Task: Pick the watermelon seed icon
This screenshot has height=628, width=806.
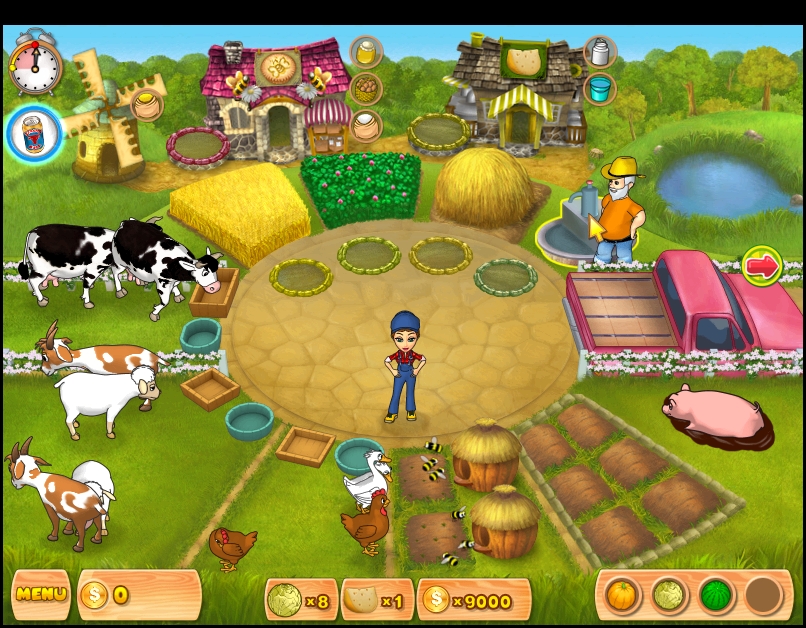Action: click(x=714, y=596)
